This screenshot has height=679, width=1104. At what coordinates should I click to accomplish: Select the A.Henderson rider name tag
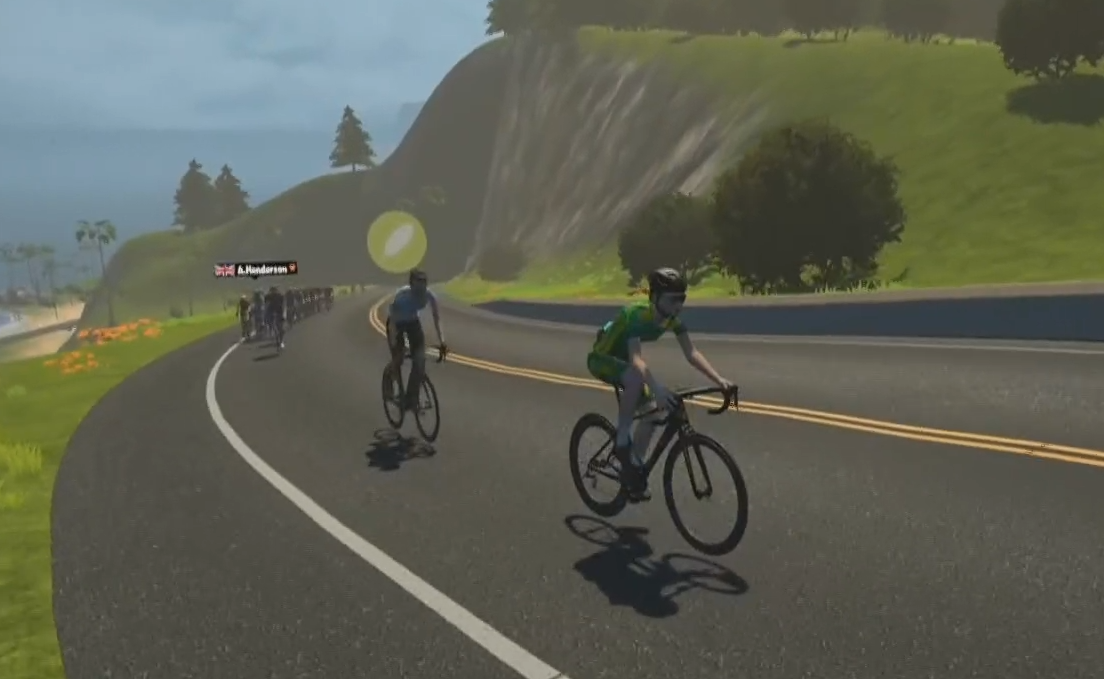pos(256,269)
